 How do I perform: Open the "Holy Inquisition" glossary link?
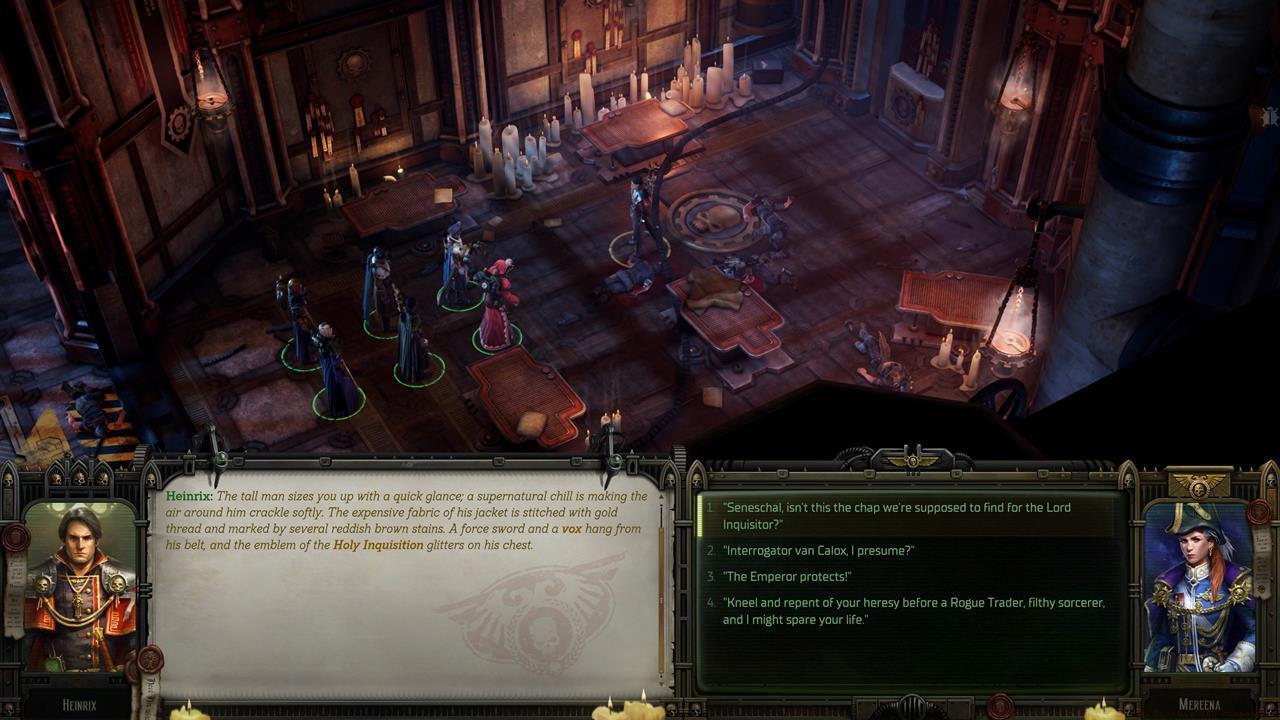click(x=378, y=545)
